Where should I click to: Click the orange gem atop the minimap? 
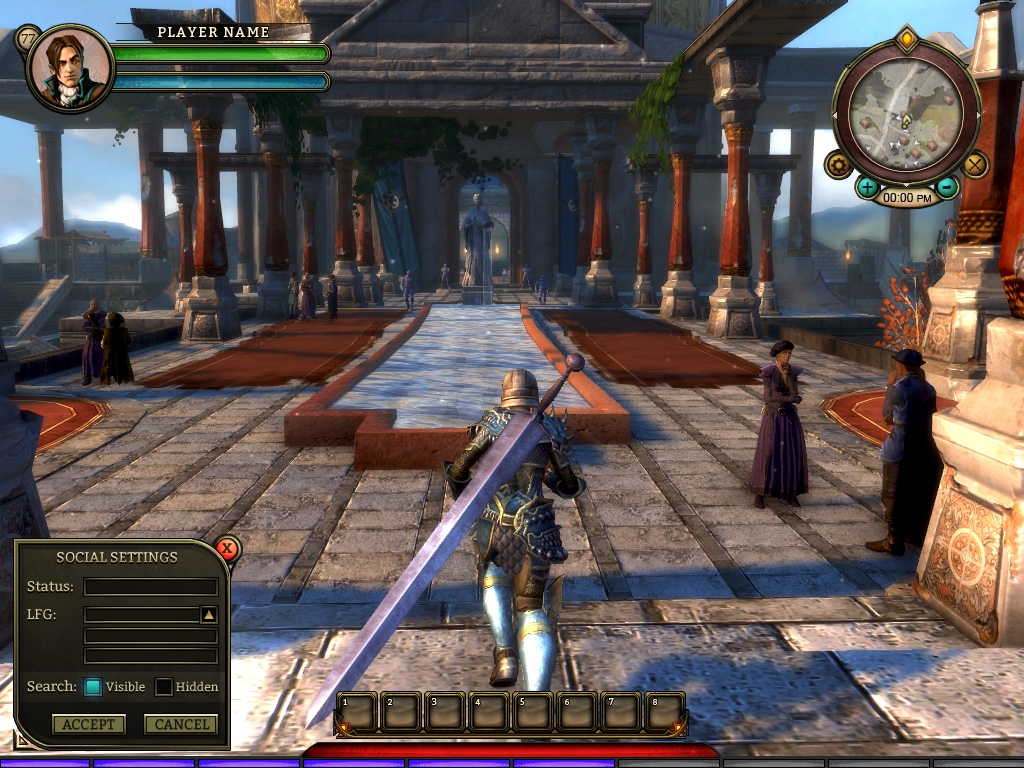(906, 40)
